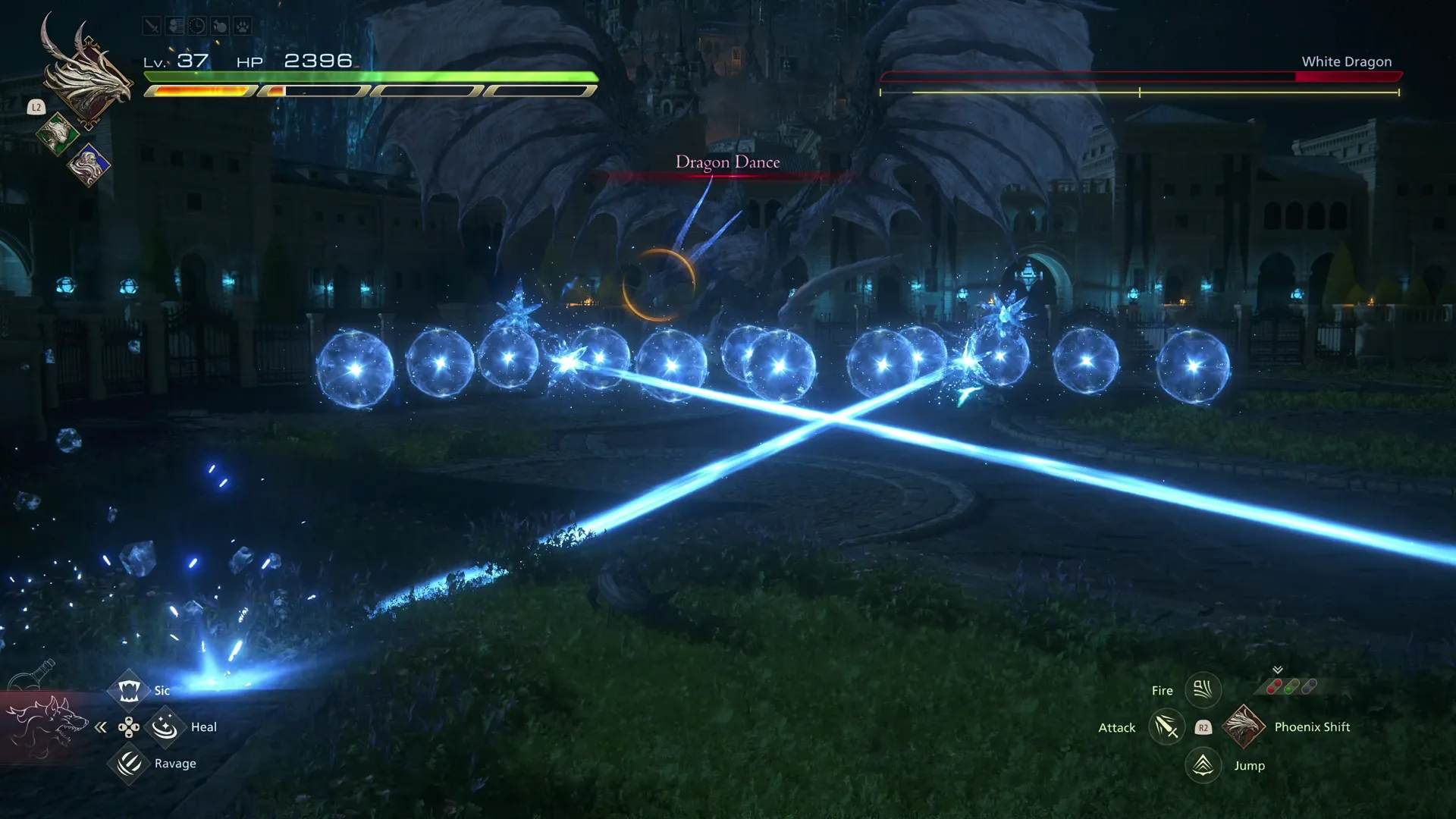The height and width of the screenshot is (819, 1456).
Task: Click the paw status icon in top toolbar
Action: [x=244, y=25]
